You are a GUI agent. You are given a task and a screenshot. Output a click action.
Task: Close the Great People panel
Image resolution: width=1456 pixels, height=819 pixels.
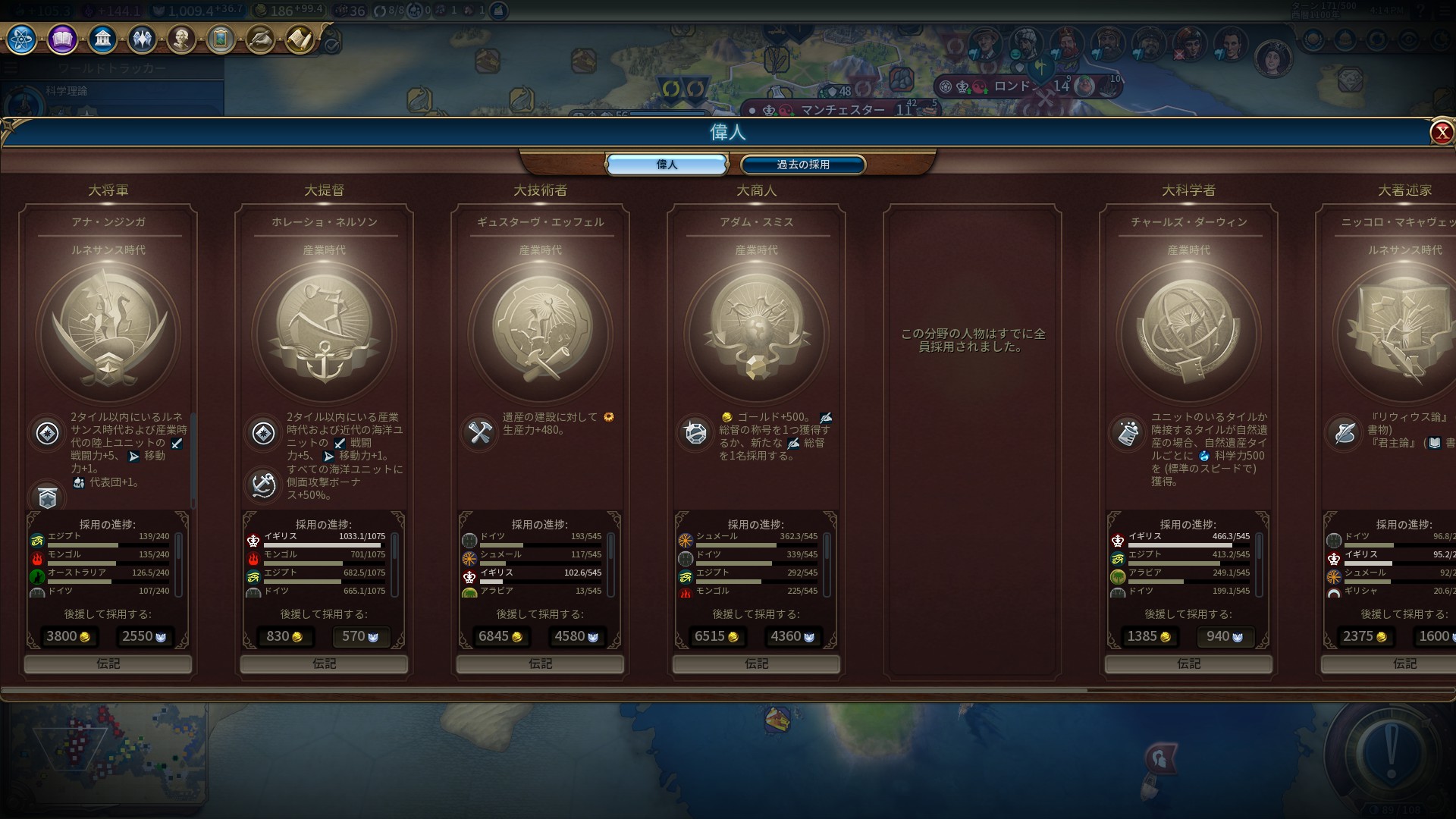1441,133
